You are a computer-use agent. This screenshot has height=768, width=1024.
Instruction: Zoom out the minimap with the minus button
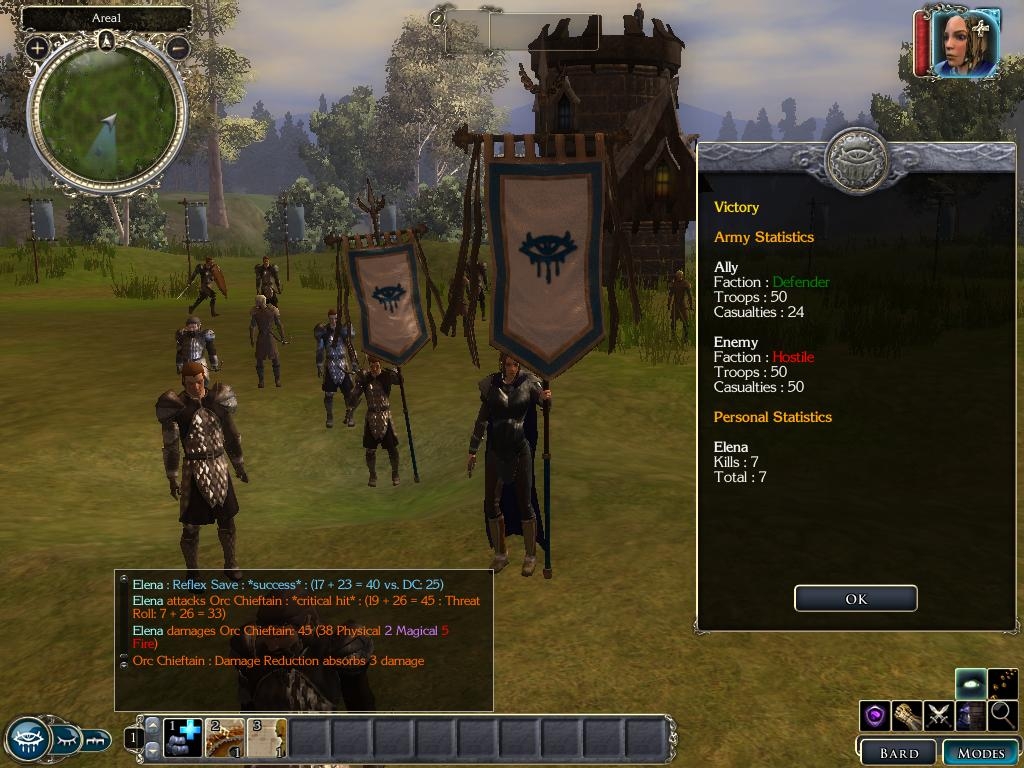[x=178, y=47]
